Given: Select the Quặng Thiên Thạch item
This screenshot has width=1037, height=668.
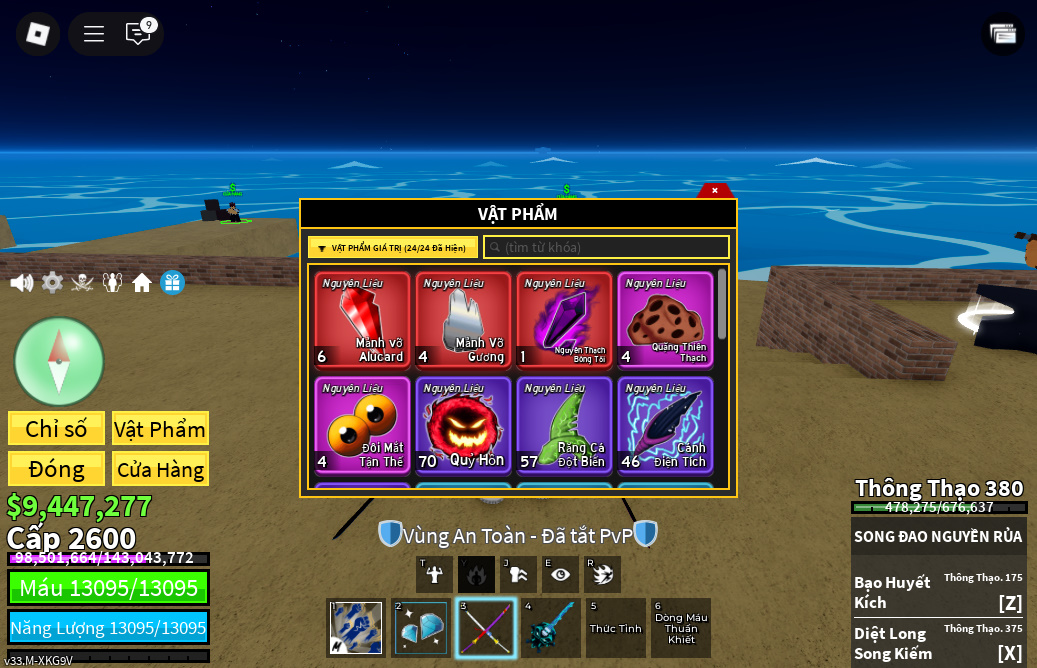Looking at the screenshot, I should pyautogui.click(x=665, y=319).
